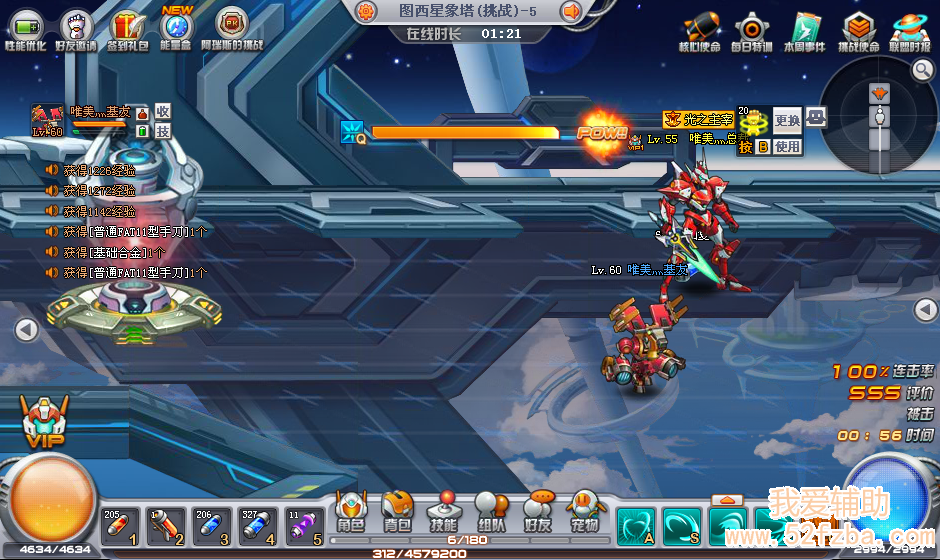Open the 阿瑞斯的挑战 PK challenge

click(232, 25)
